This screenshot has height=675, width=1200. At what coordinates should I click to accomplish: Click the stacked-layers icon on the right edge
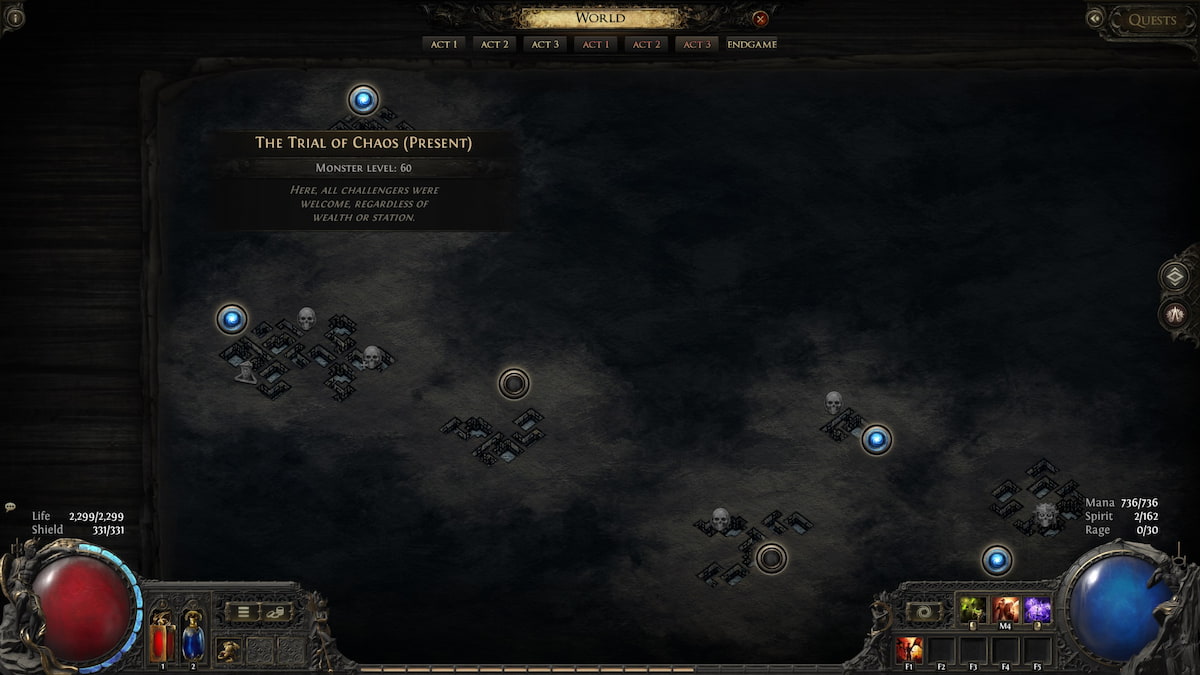click(x=1174, y=276)
